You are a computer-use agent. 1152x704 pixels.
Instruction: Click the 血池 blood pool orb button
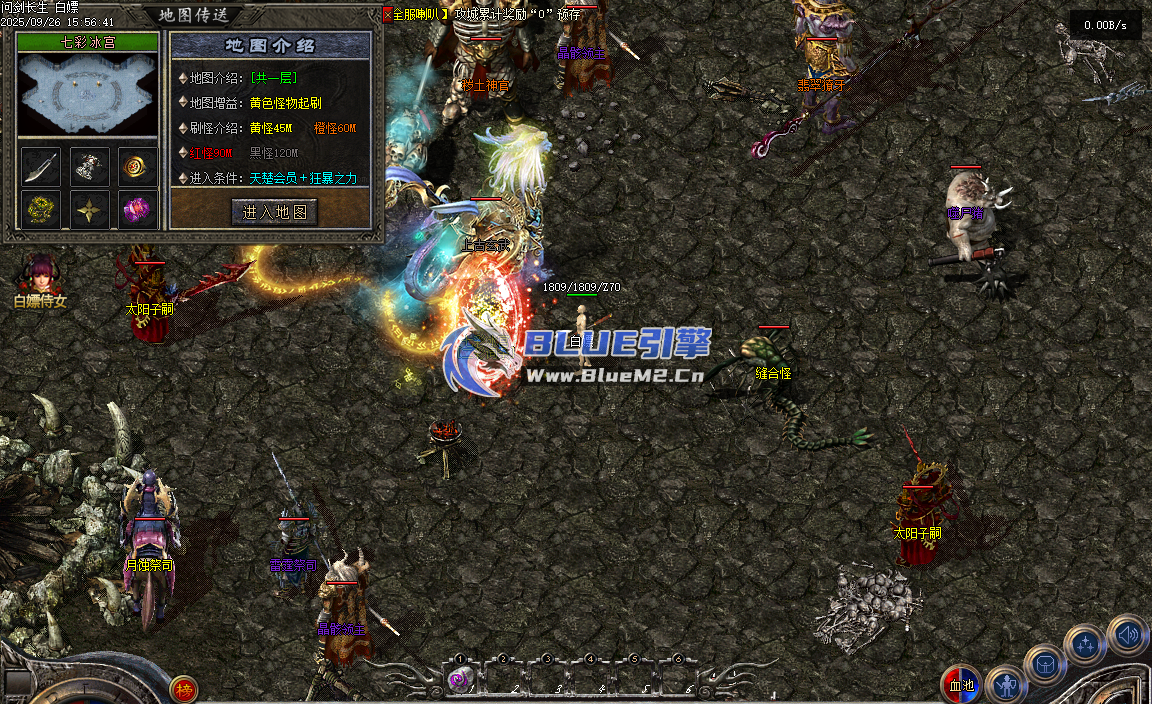[960, 685]
